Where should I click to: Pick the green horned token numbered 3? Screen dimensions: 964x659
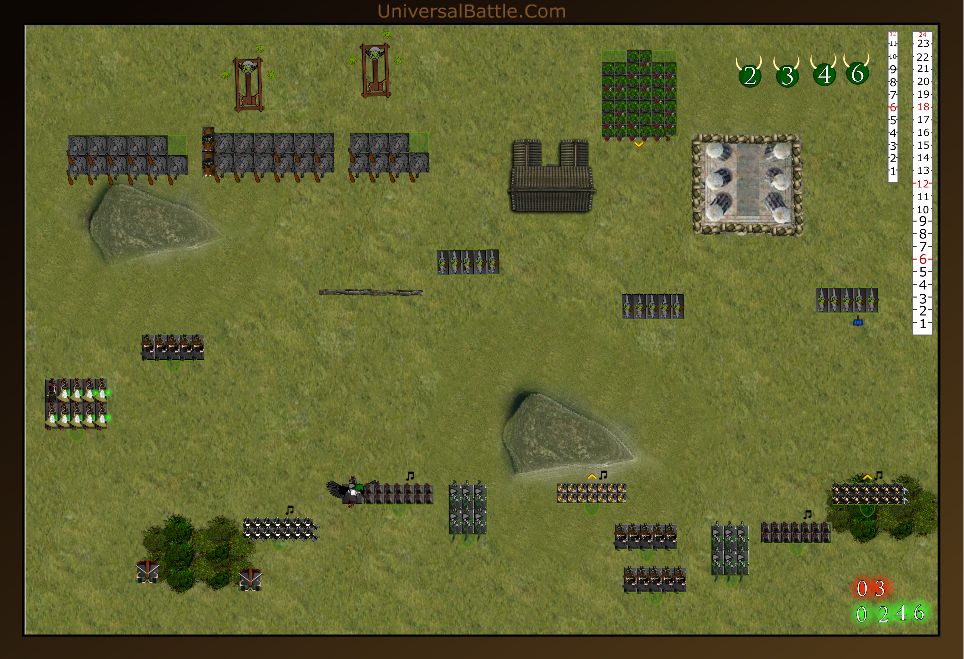click(787, 75)
